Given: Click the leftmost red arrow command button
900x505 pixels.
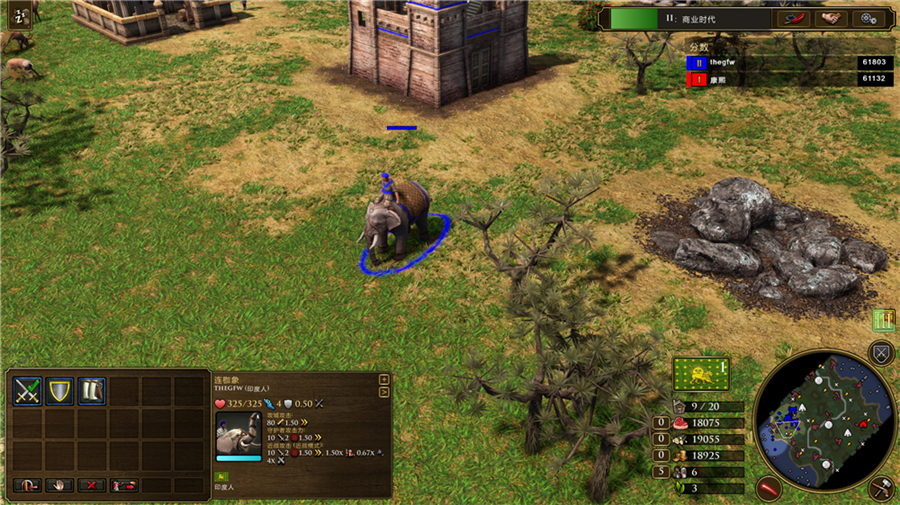Looking at the screenshot, I should coord(27,485).
